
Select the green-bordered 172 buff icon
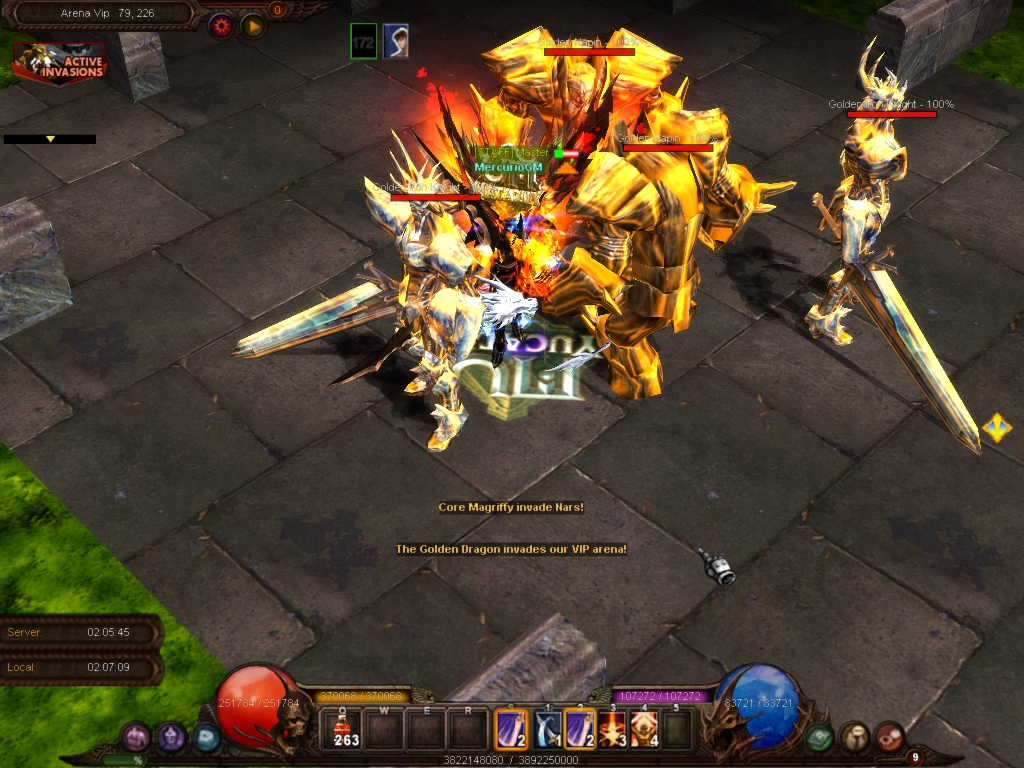coord(364,41)
